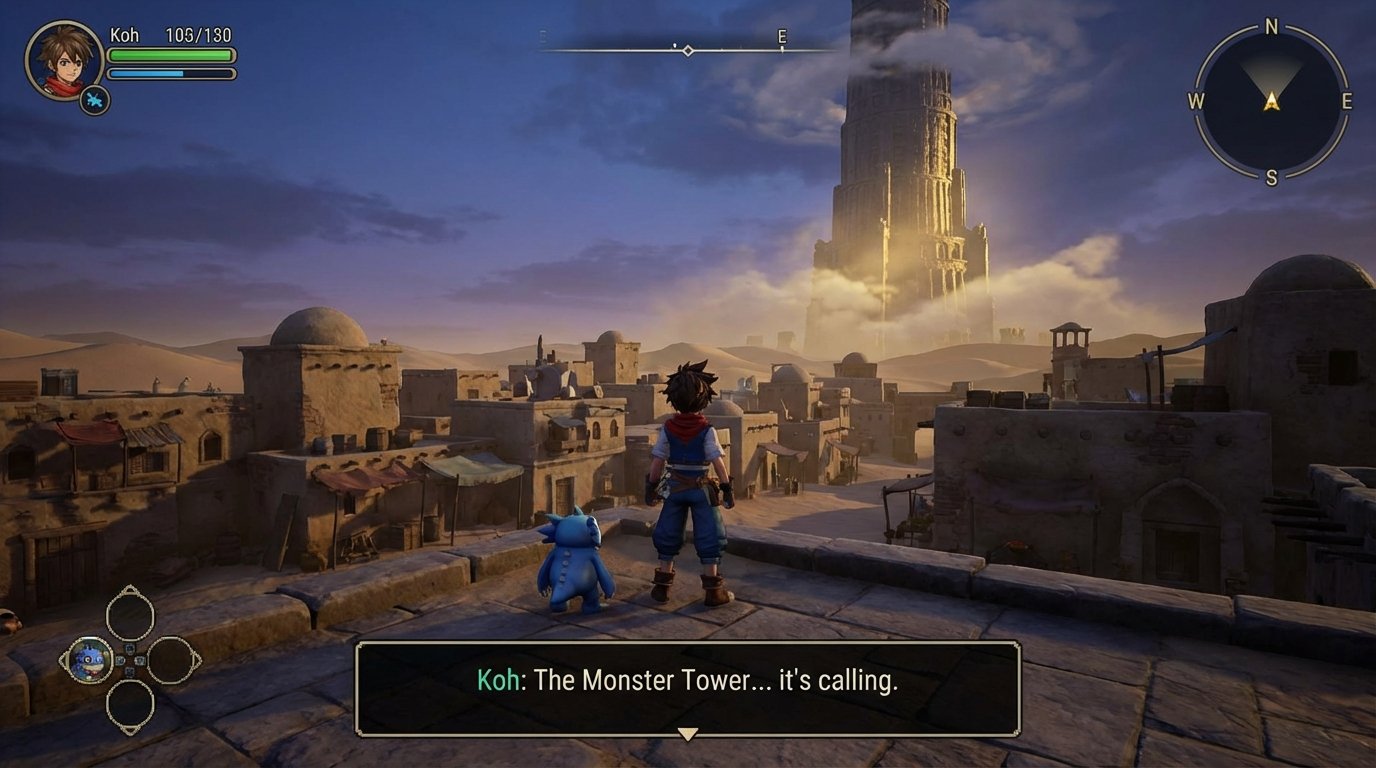Click the down d-pad button icon in the quick wheel
The width and height of the screenshot is (1376, 768).
[x=129, y=673]
